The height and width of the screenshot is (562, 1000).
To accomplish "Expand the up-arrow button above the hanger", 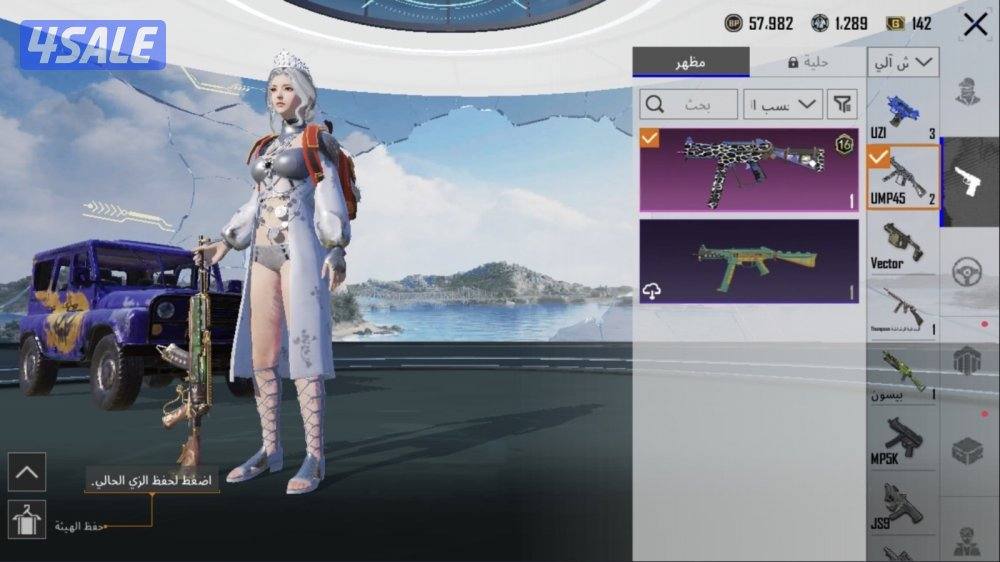I will (x=26, y=472).
